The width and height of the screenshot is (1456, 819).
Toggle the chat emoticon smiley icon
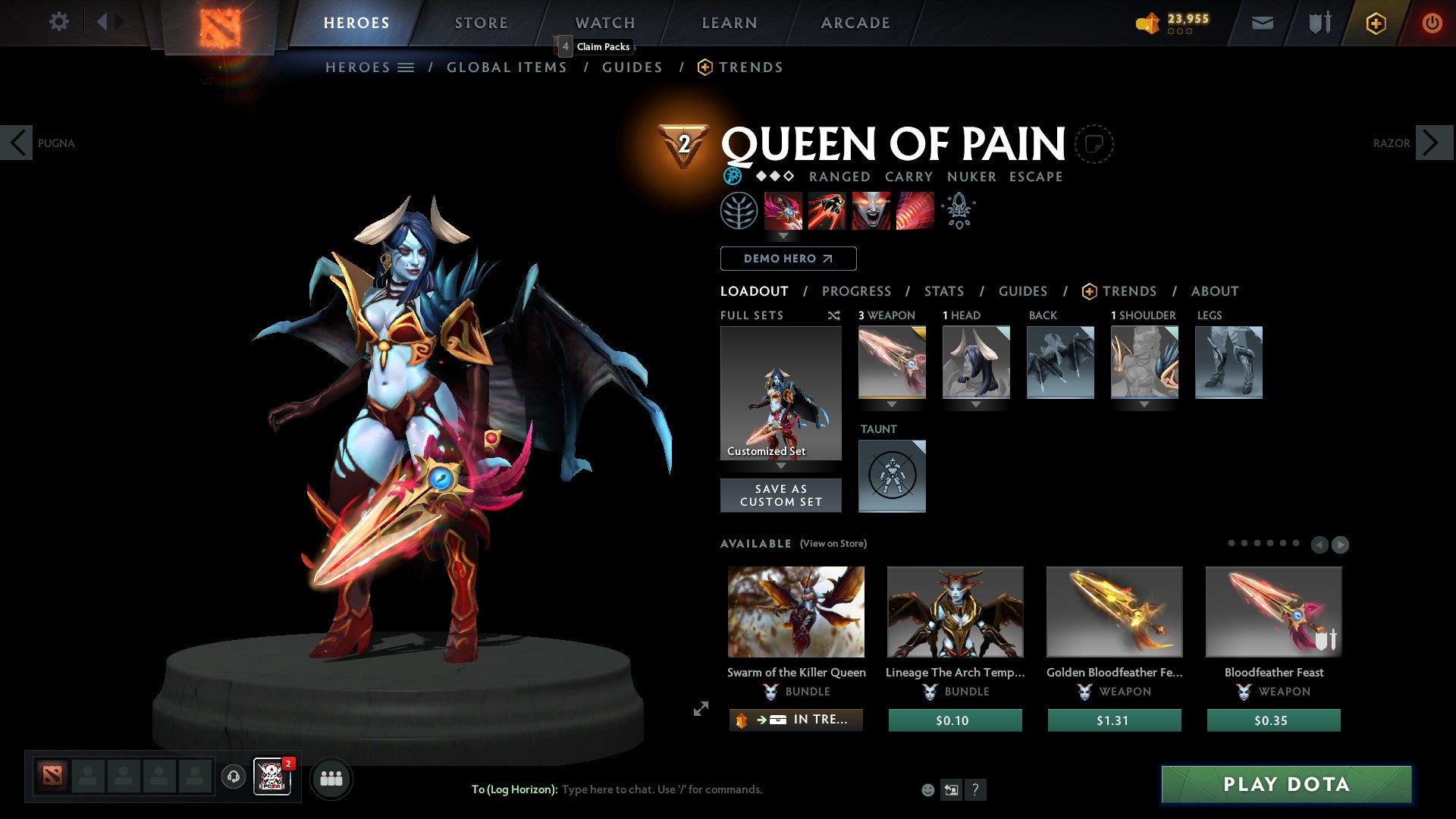(x=927, y=789)
